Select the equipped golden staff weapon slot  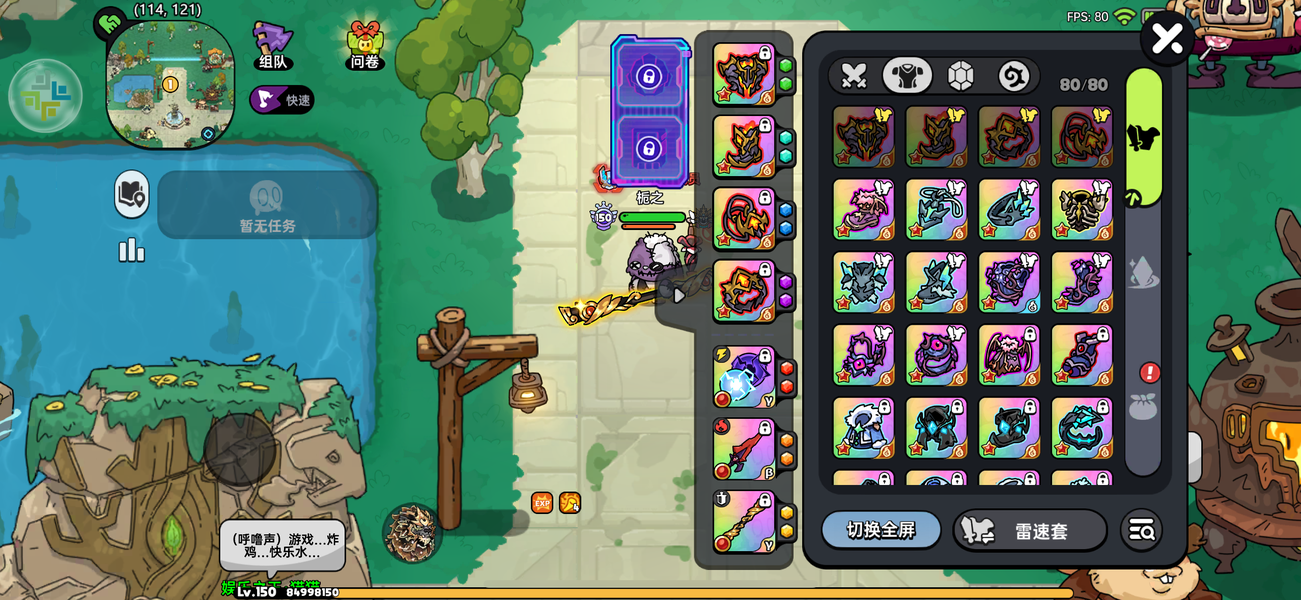[744, 521]
